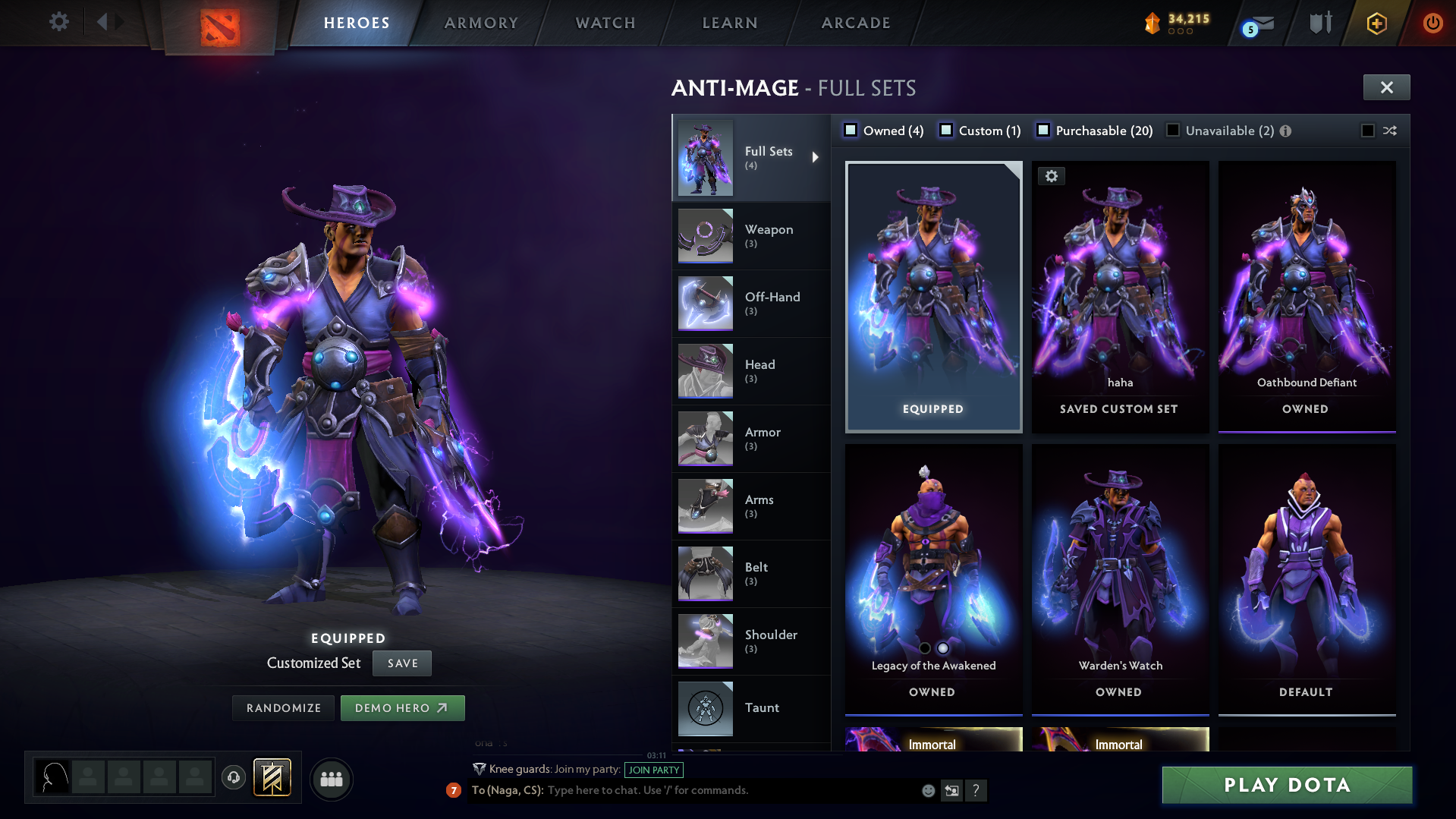Open the settings gear in the top-left corner

(x=58, y=22)
